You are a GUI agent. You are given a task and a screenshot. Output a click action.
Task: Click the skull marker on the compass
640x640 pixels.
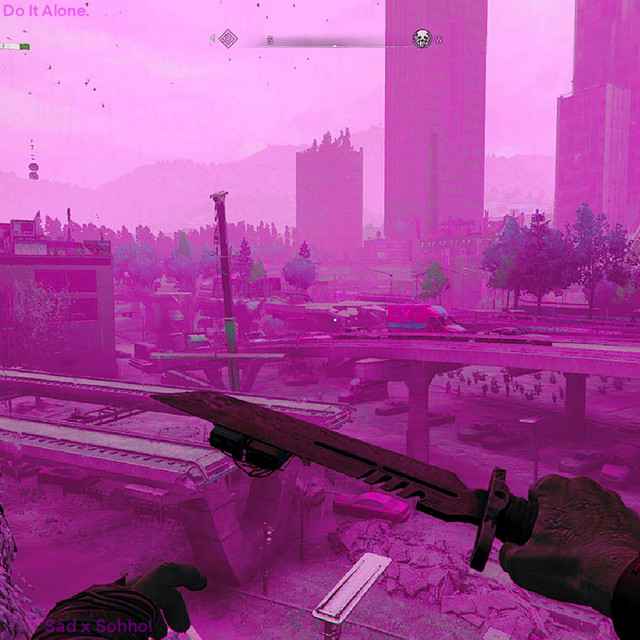422,39
